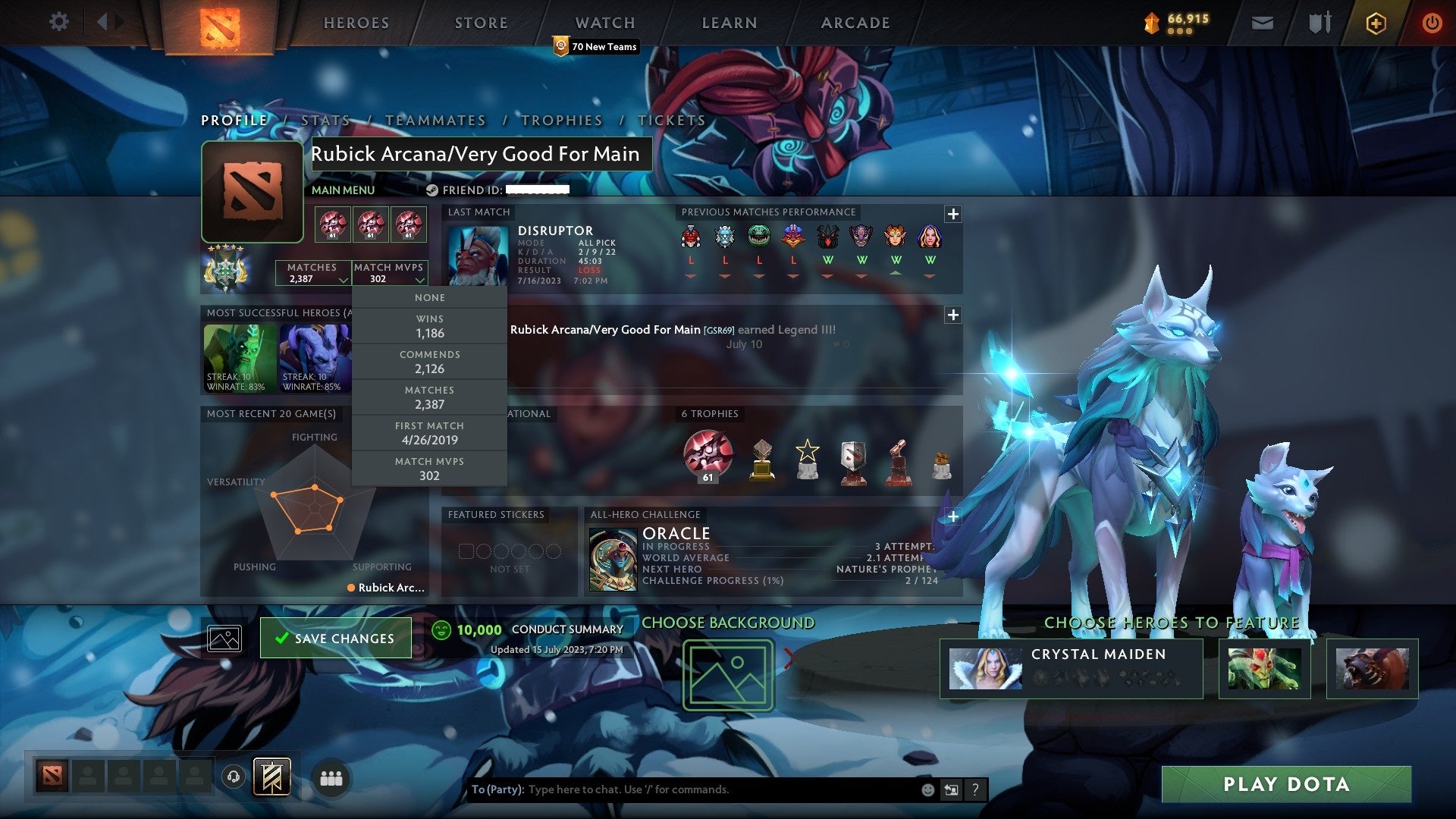Open voice chat headset icon

(x=233, y=777)
